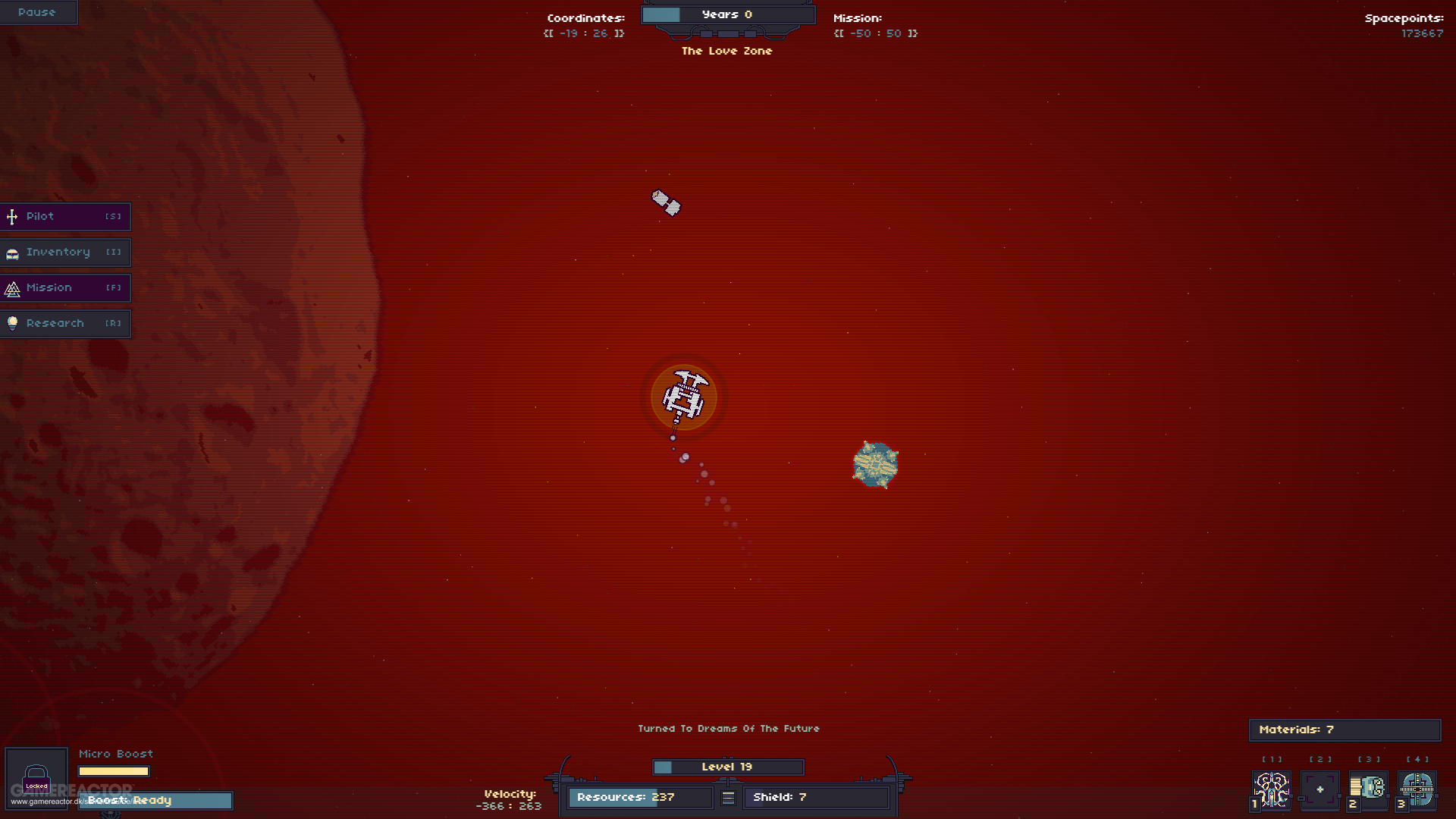Click the Locked padlock equipment slot
This screenshot has width=1456, height=819.
pos(36,777)
